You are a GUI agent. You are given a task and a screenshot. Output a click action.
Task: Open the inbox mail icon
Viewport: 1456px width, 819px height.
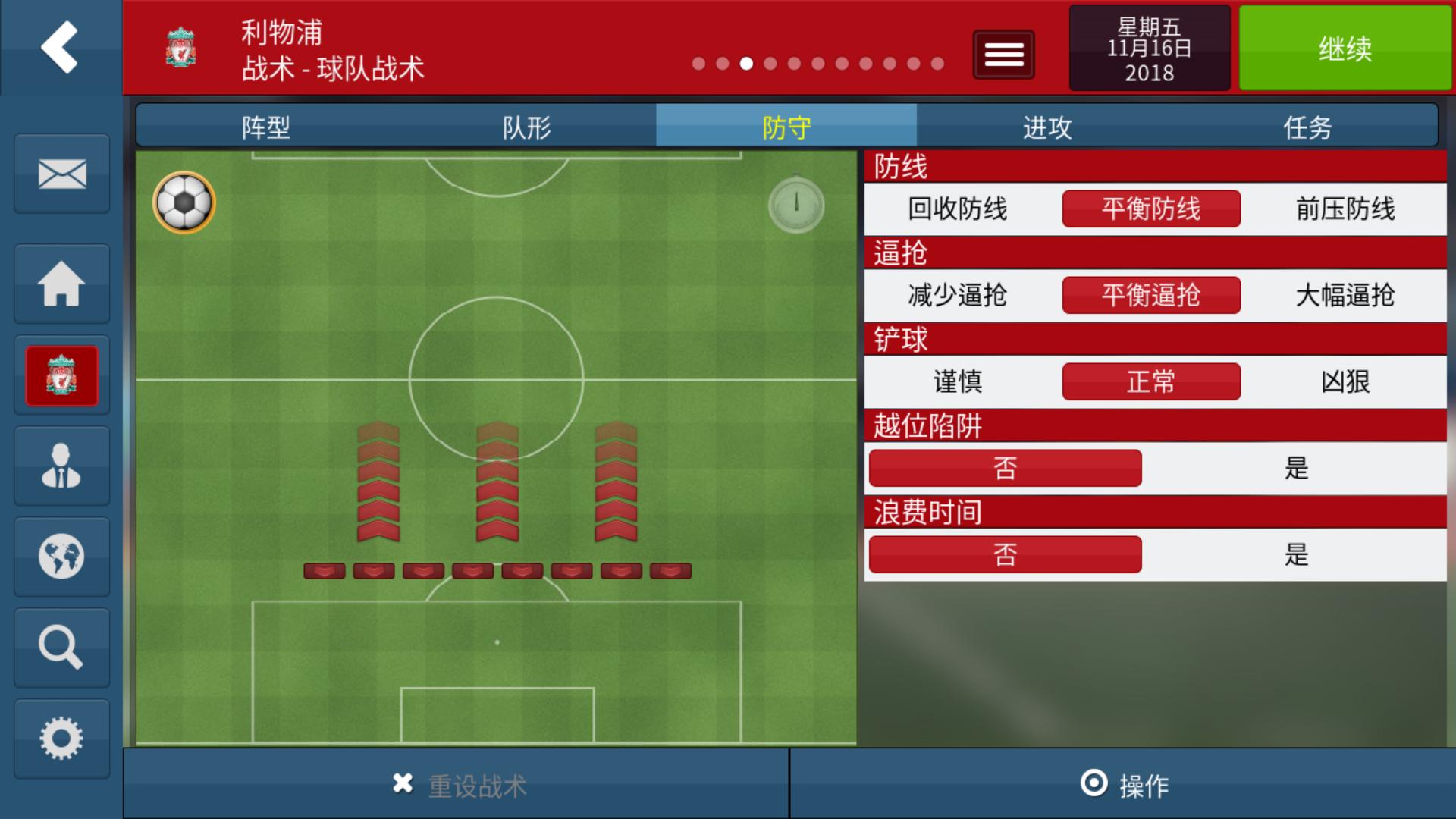coord(61,174)
